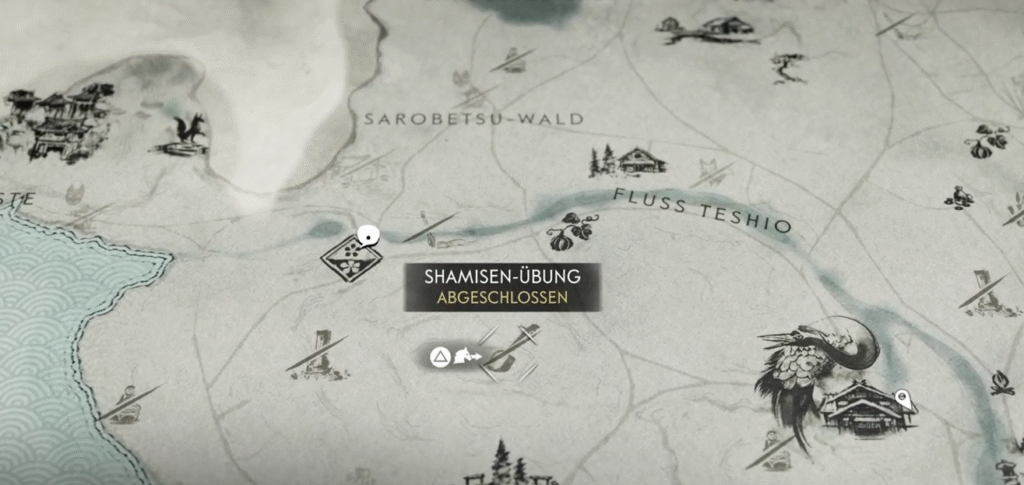
Task: Select the small pin beside the inn
Action: coord(903,397)
